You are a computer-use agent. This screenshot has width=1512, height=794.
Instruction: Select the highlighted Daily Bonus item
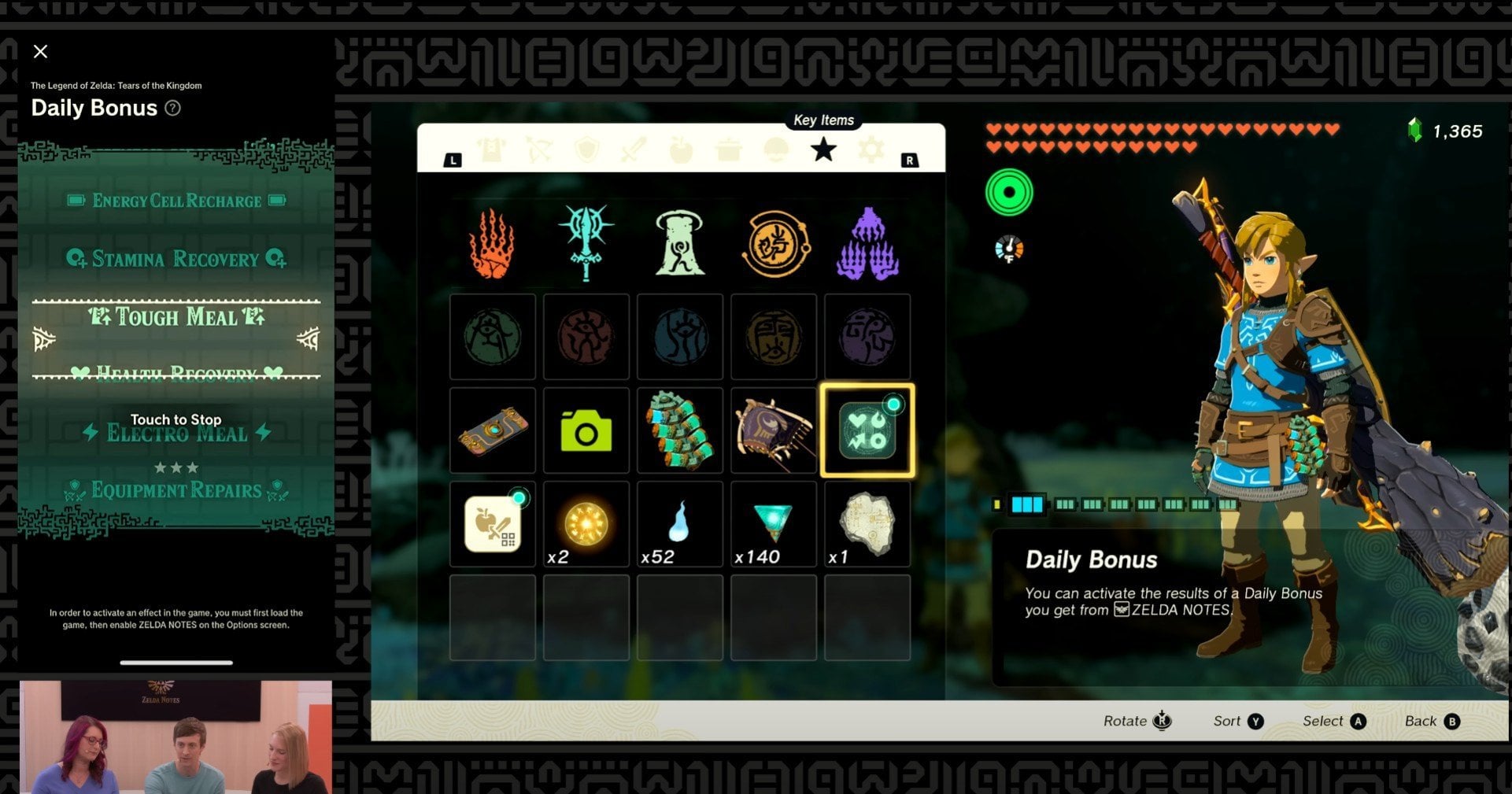click(x=867, y=430)
